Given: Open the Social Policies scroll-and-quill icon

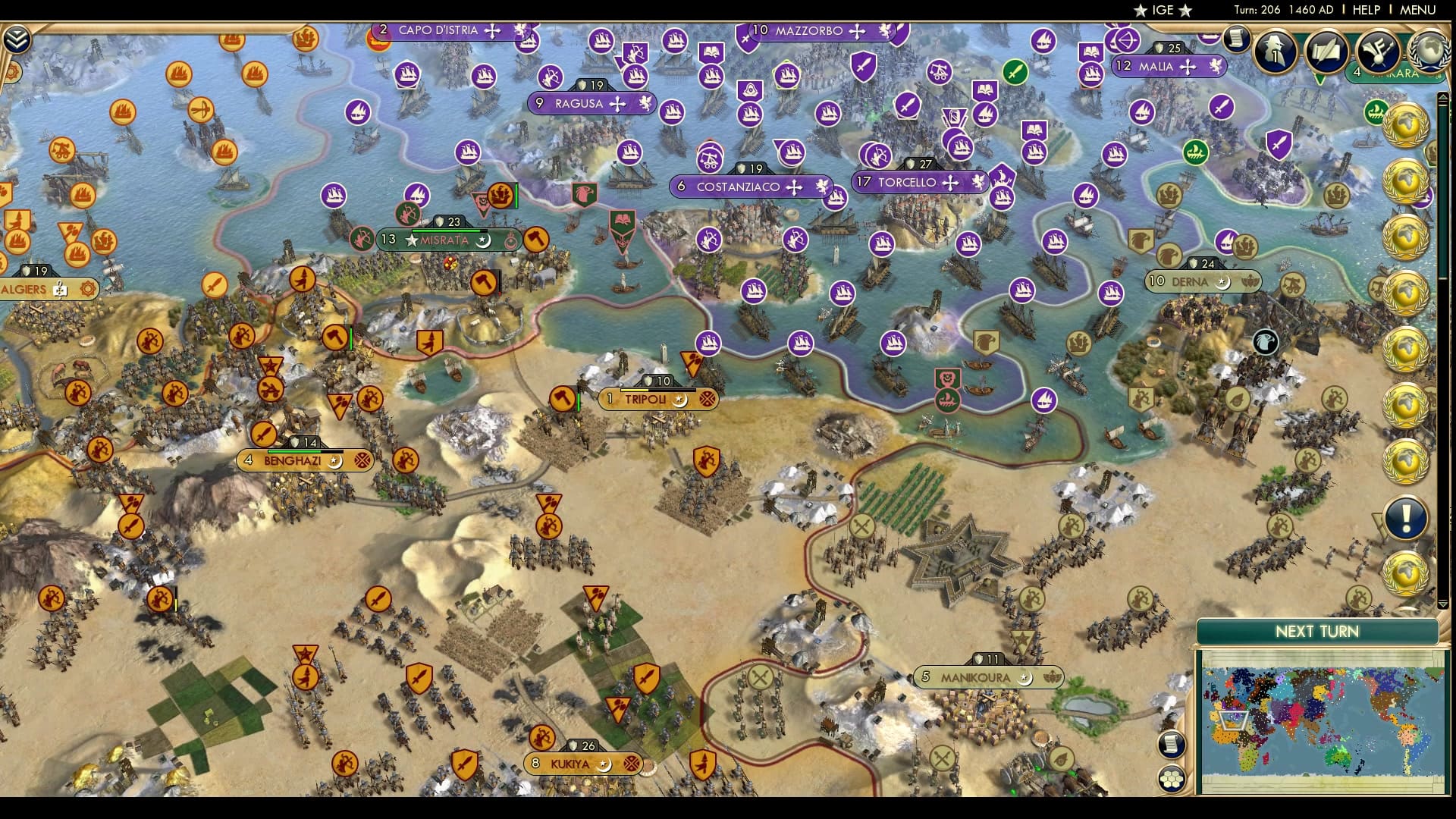Looking at the screenshot, I should tap(1325, 52).
